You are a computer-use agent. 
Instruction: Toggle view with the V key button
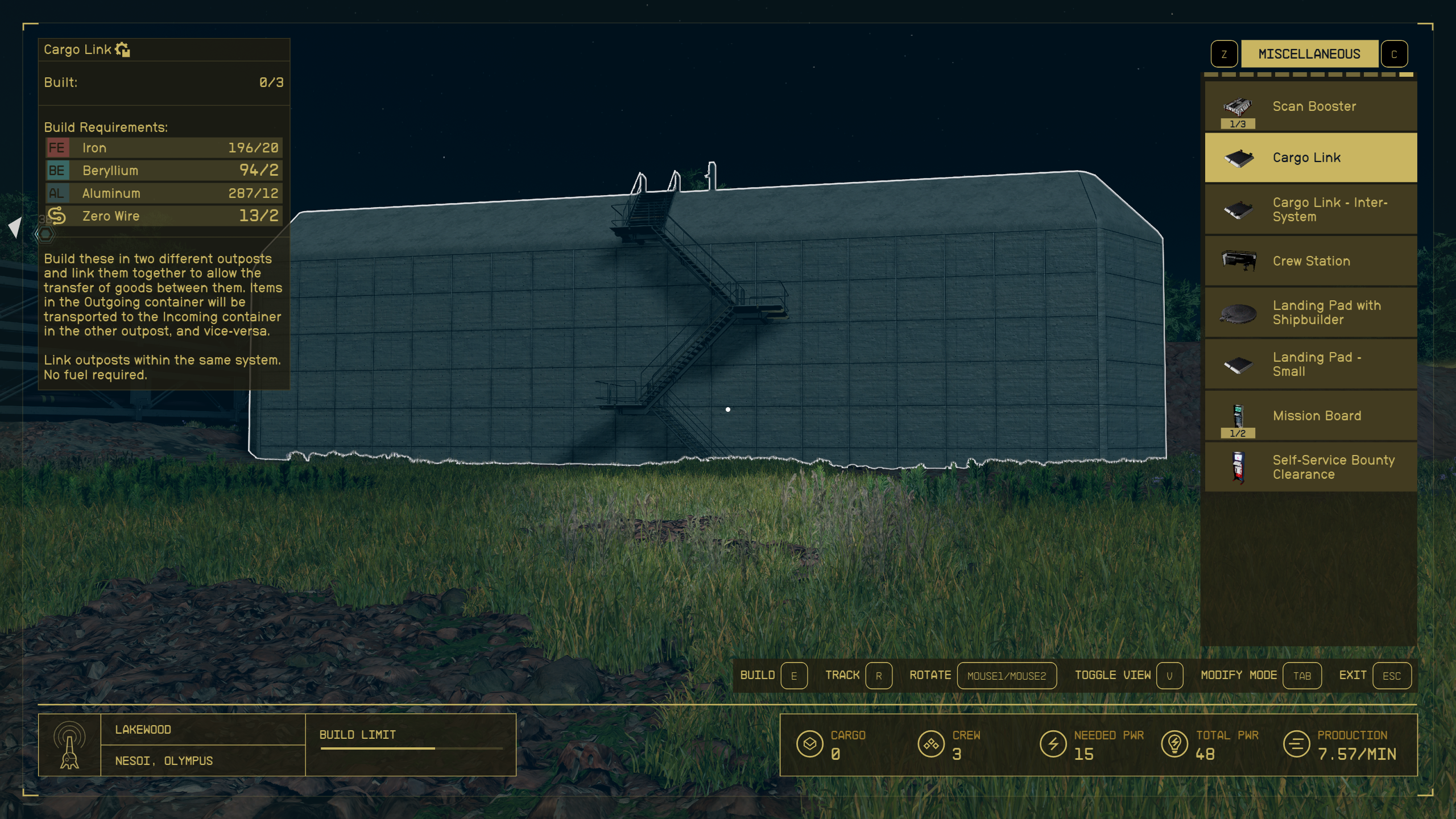click(x=1170, y=676)
